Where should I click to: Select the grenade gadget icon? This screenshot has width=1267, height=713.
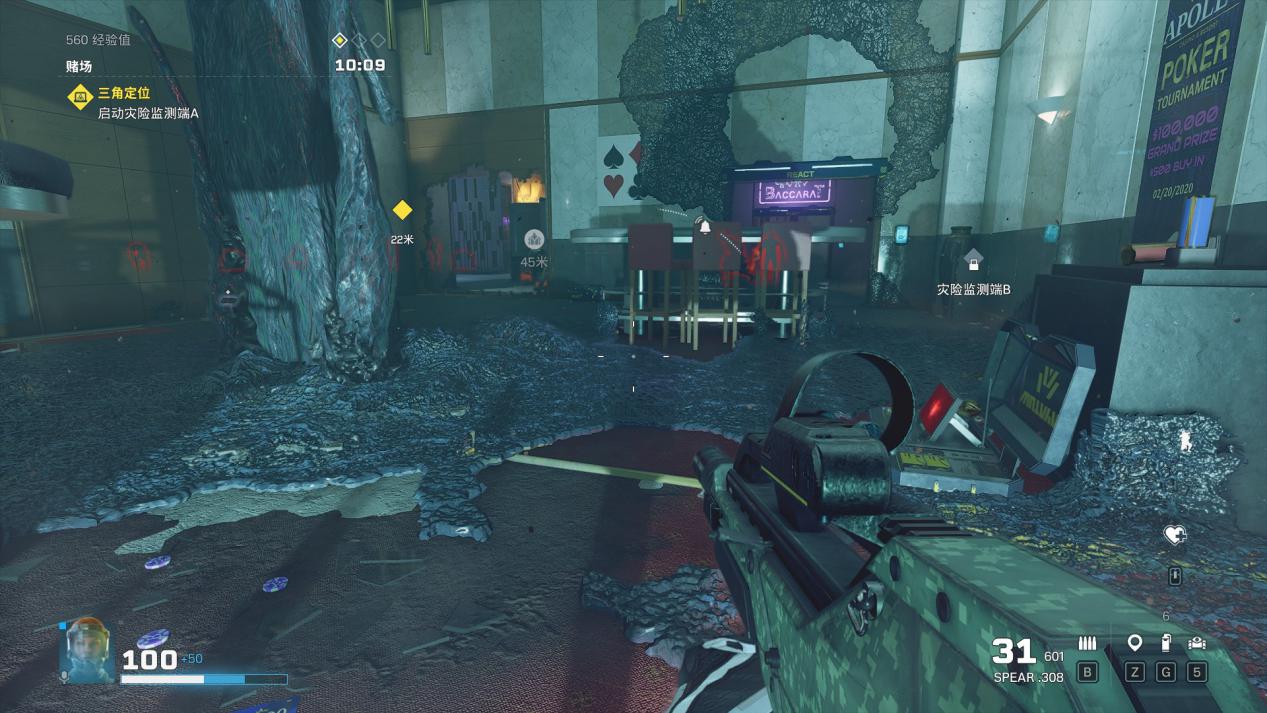coord(1165,644)
